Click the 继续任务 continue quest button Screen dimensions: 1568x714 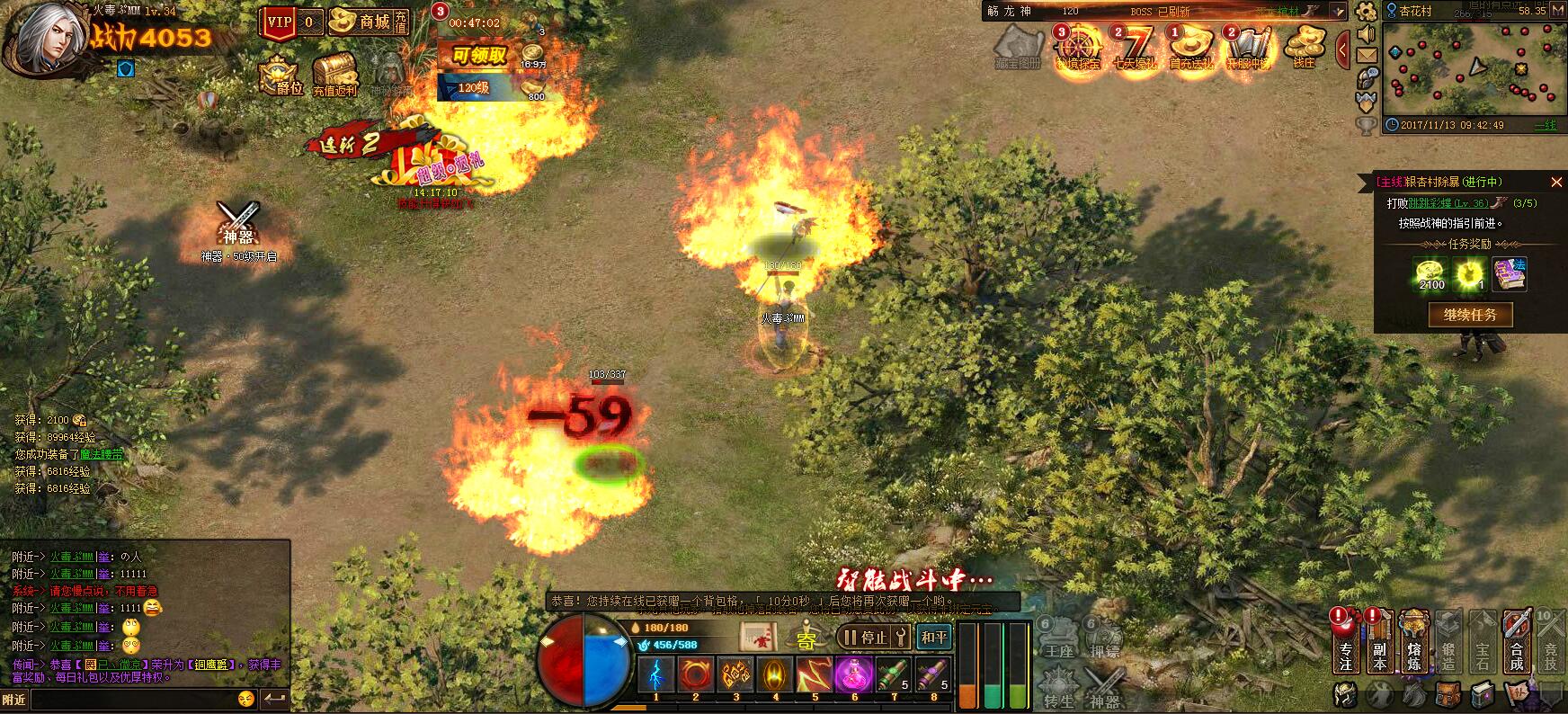tap(1470, 315)
